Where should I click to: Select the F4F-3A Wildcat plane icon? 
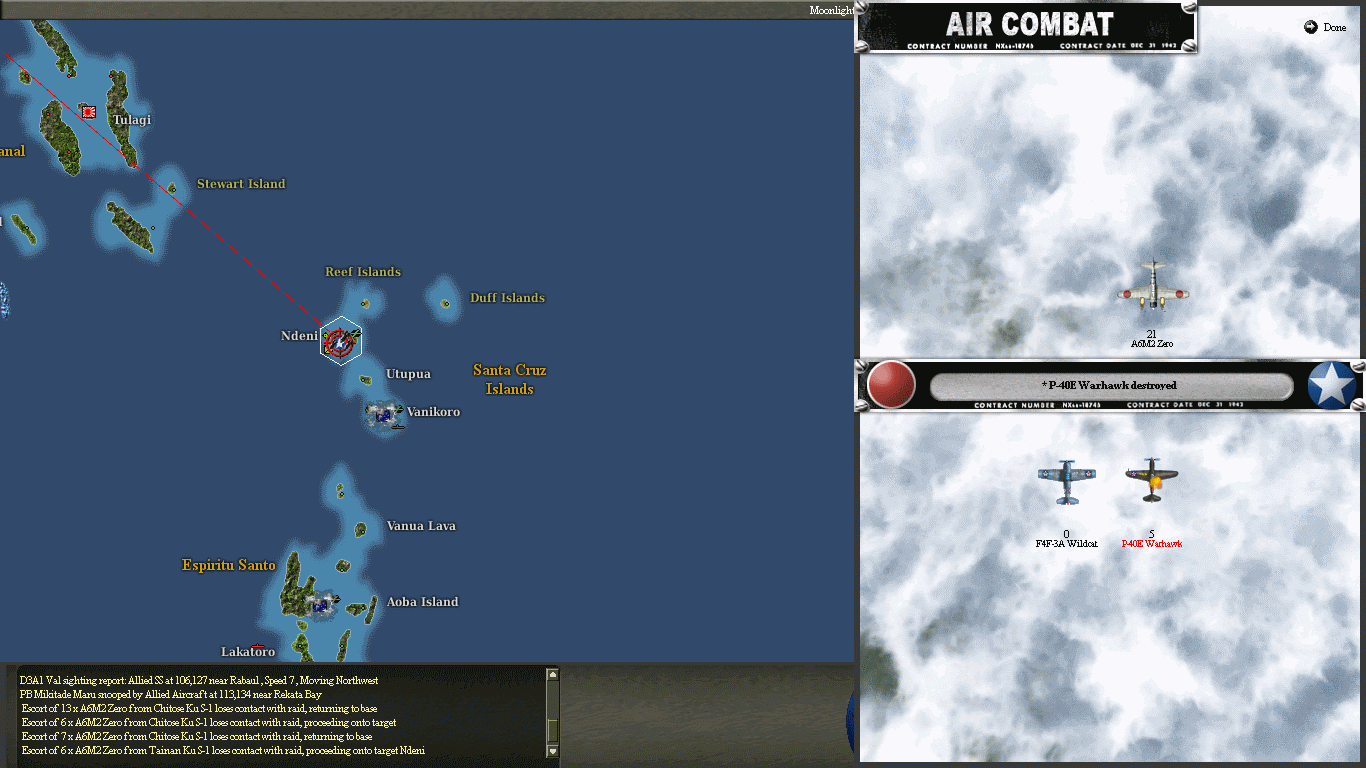point(1065,480)
